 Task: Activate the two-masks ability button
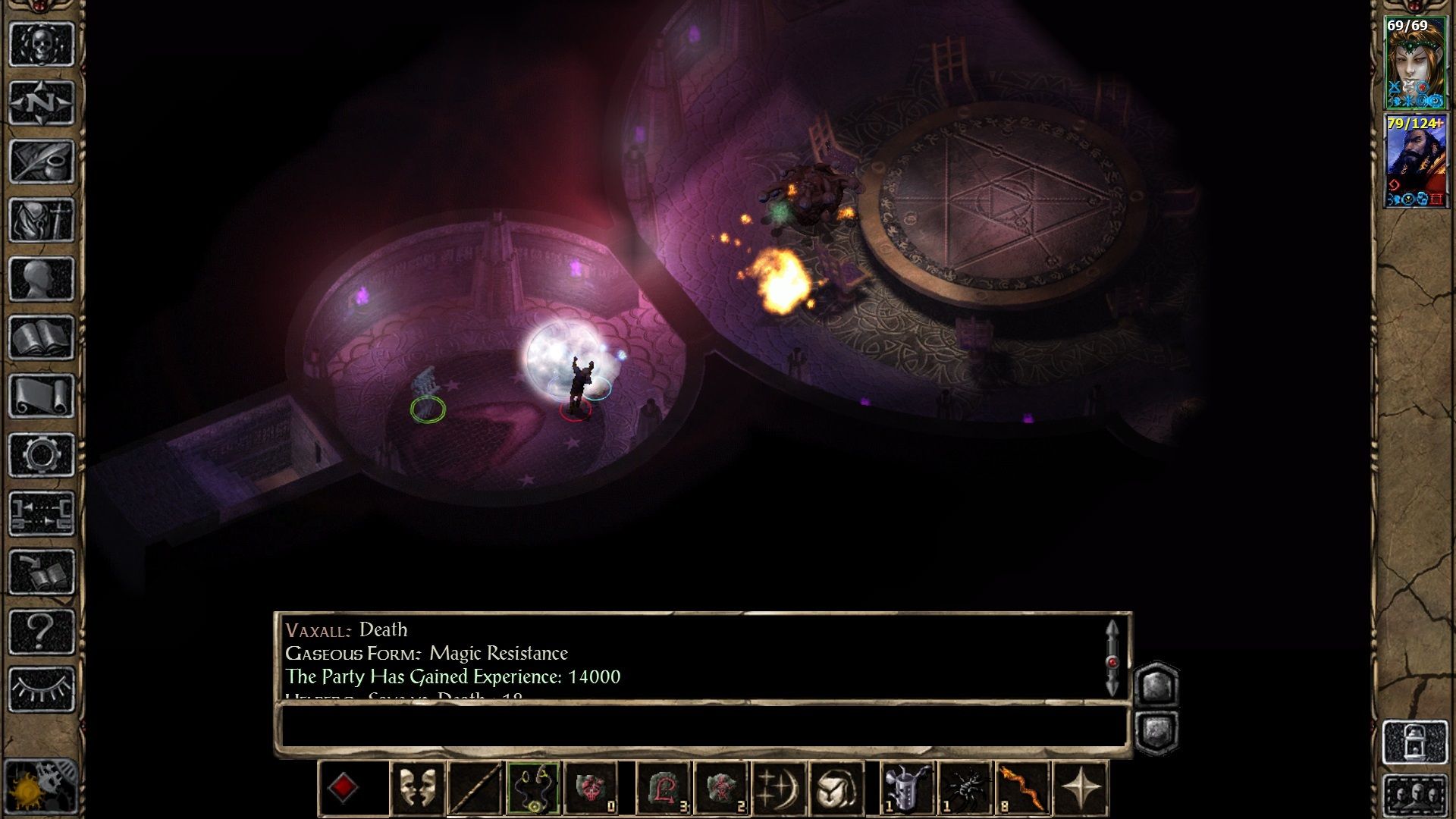[x=417, y=789]
